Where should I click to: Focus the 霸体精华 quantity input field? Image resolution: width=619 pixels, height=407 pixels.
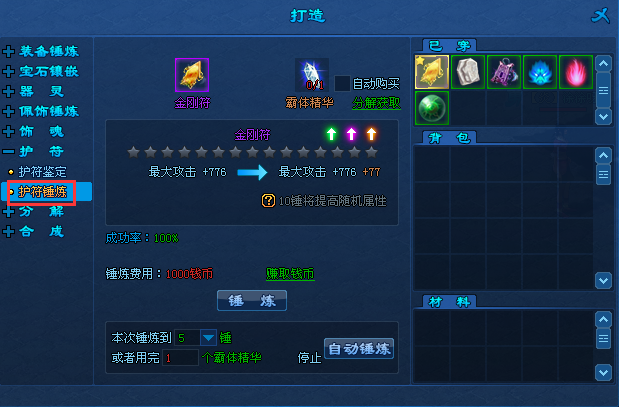click(180, 357)
